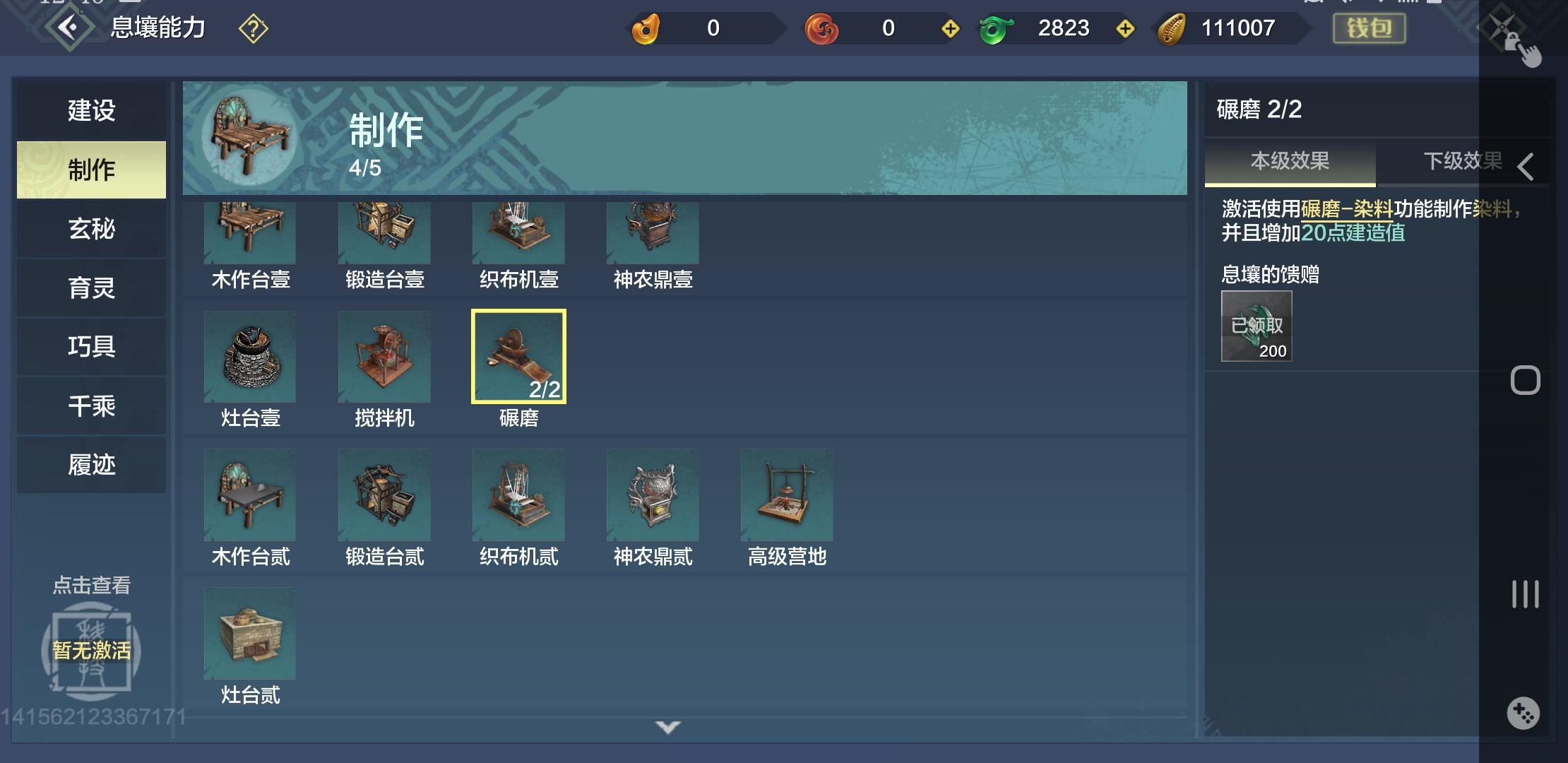Open the 钱包 wallet button
This screenshot has width=1568, height=763.
(x=1368, y=30)
